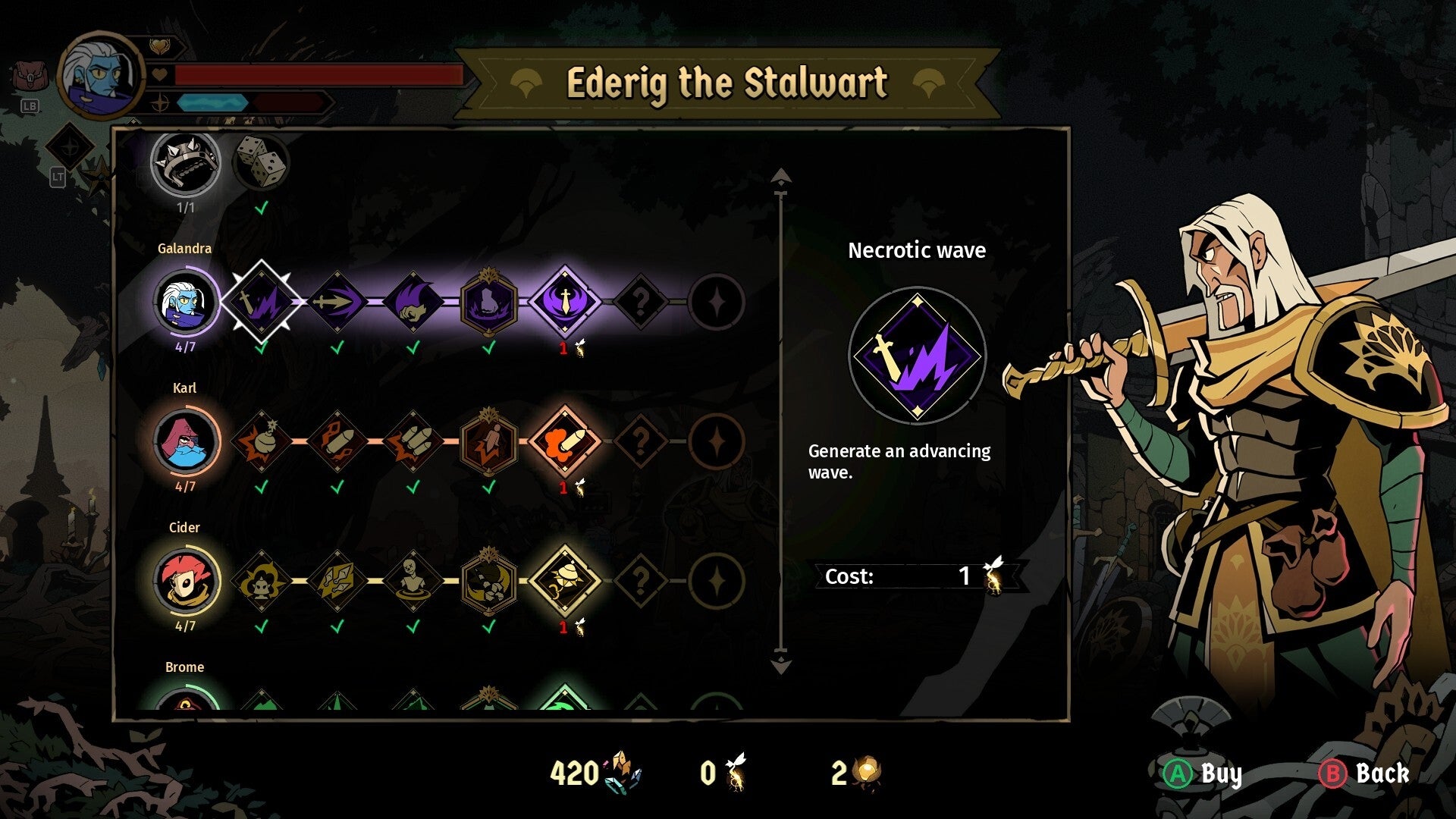Select the skull bust skill in Cider's row

point(413,582)
